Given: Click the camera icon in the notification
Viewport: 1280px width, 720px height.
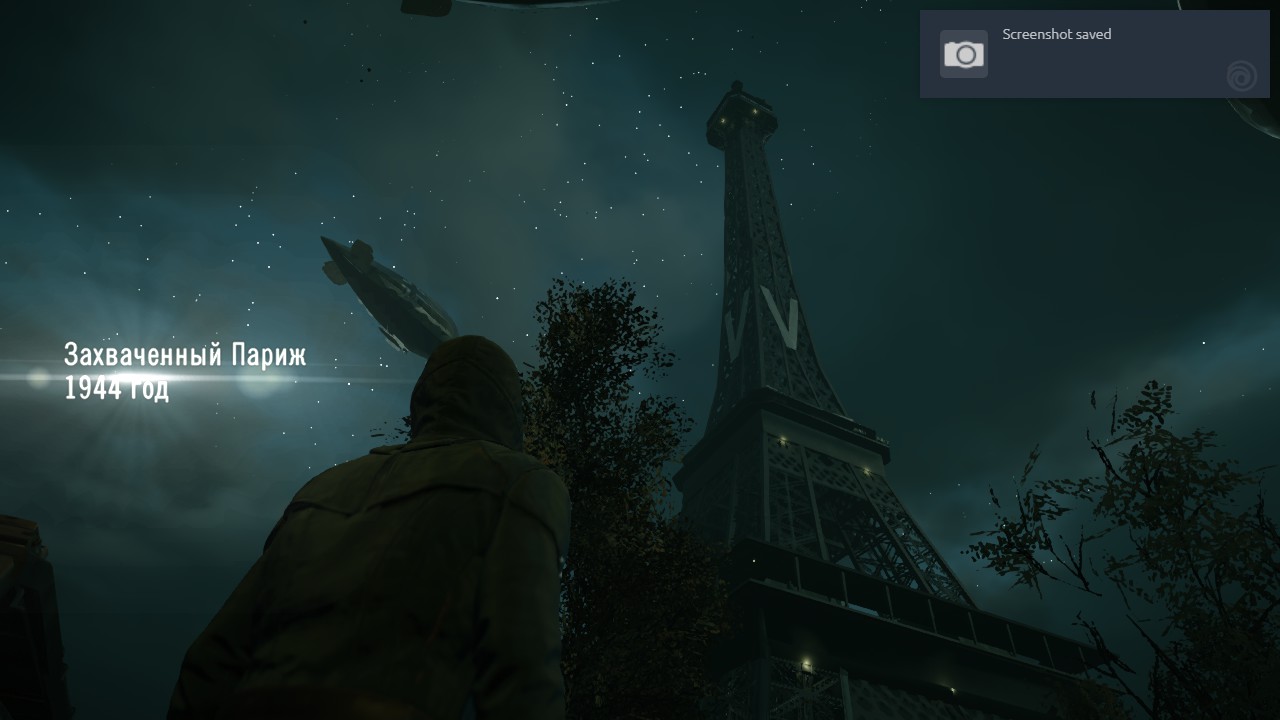Looking at the screenshot, I should (963, 53).
